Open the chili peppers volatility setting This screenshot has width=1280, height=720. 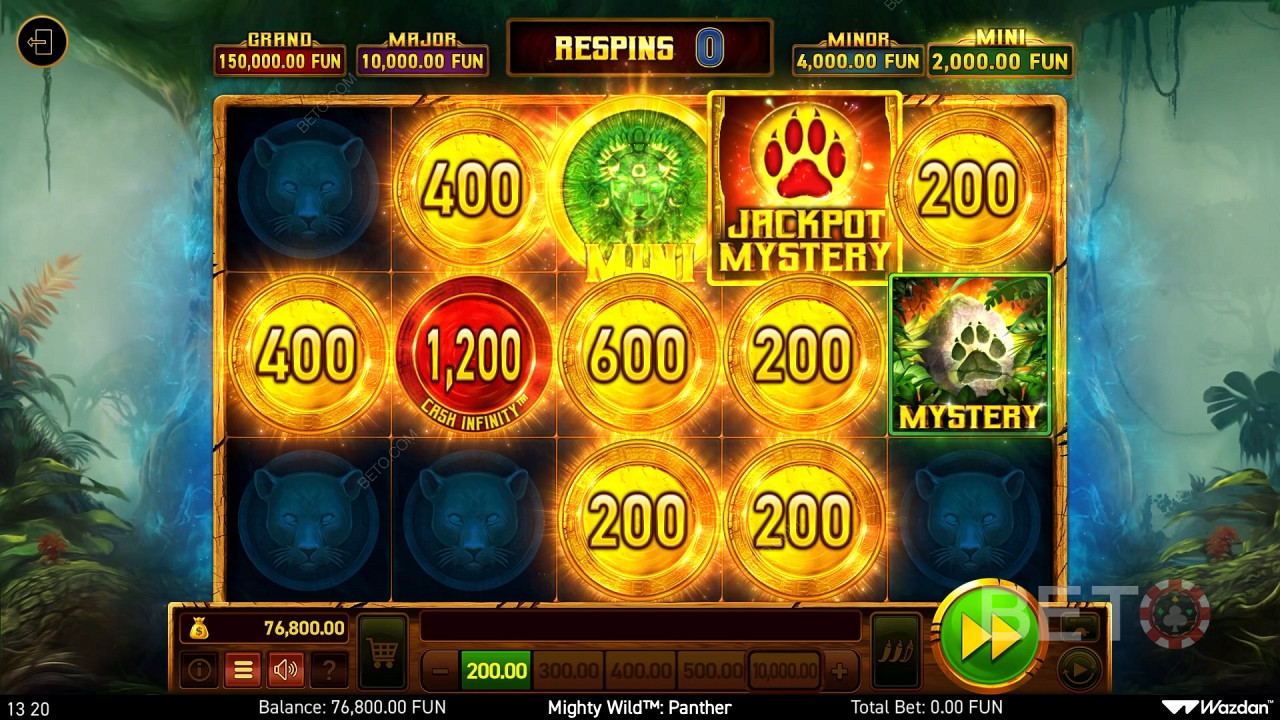click(895, 653)
